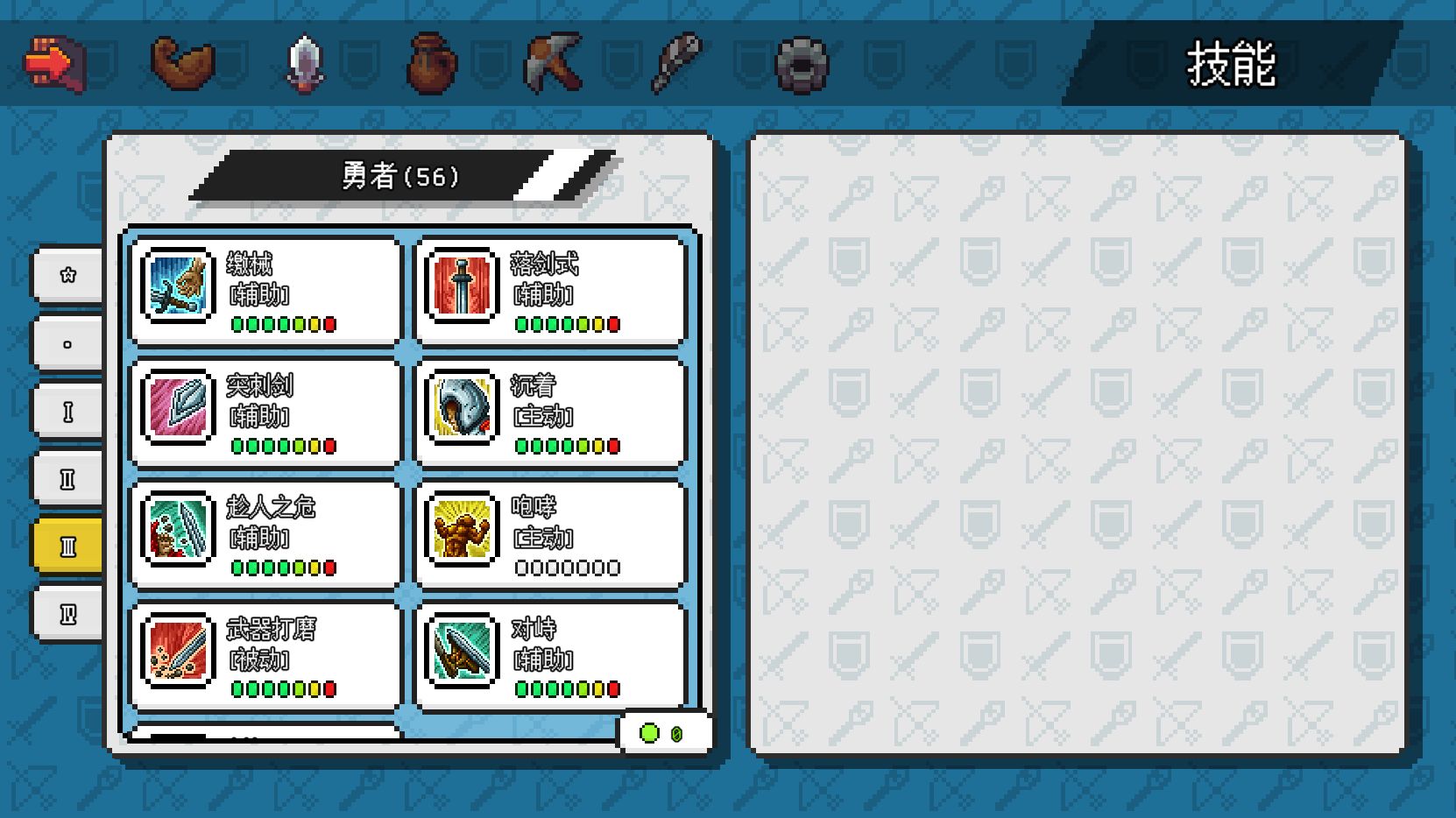Select the sword gem icon in toolbar
Image resolution: width=1456 pixels, height=818 pixels.
[304, 63]
